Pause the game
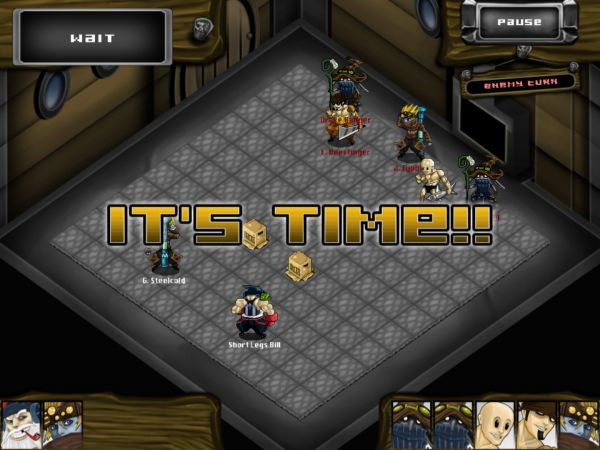This screenshot has height=450, width=600. pos(517,22)
